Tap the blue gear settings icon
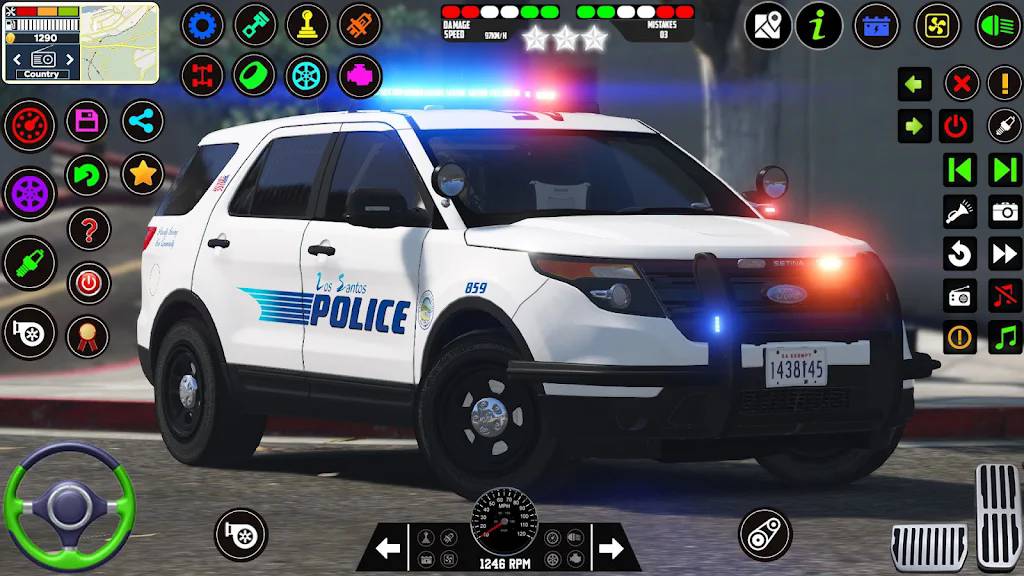The height and width of the screenshot is (576, 1024). 203,25
